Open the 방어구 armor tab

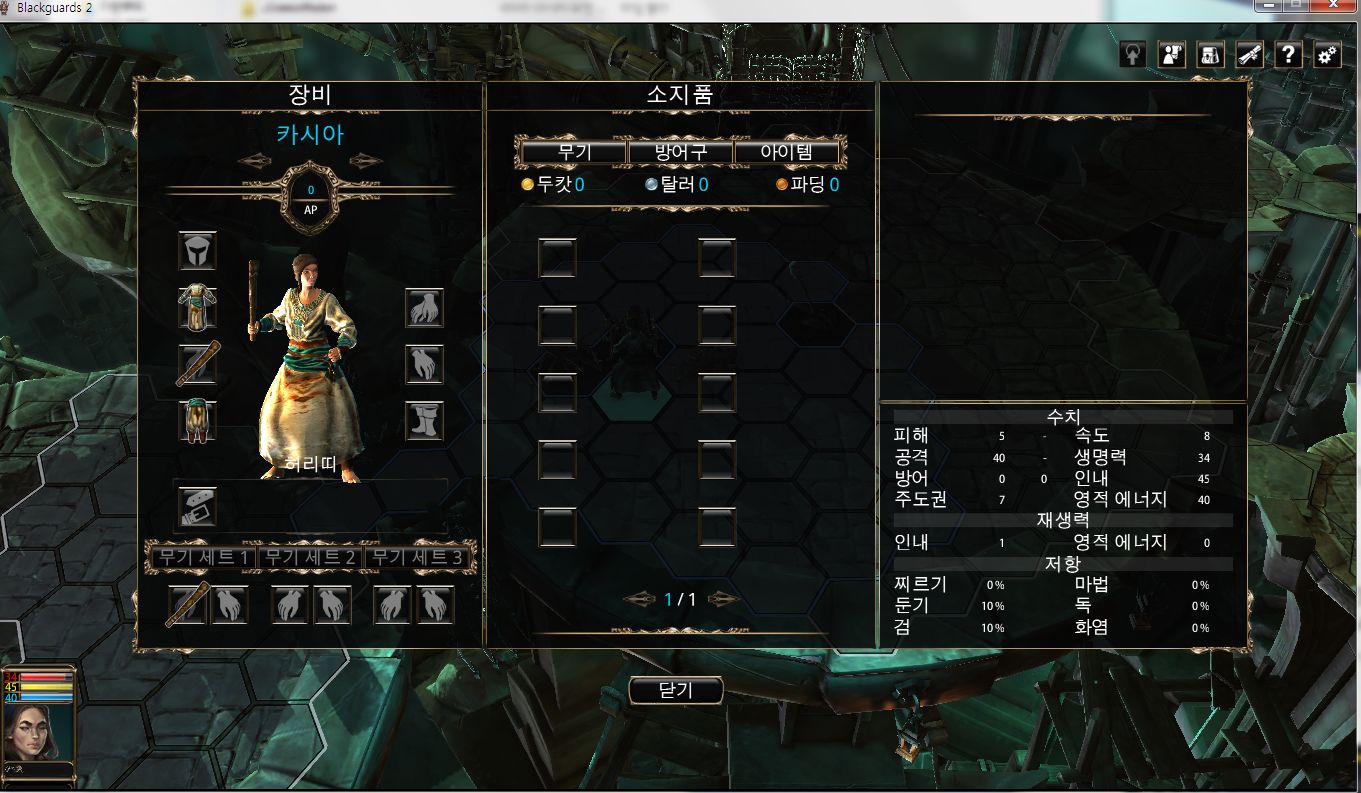click(680, 153)
